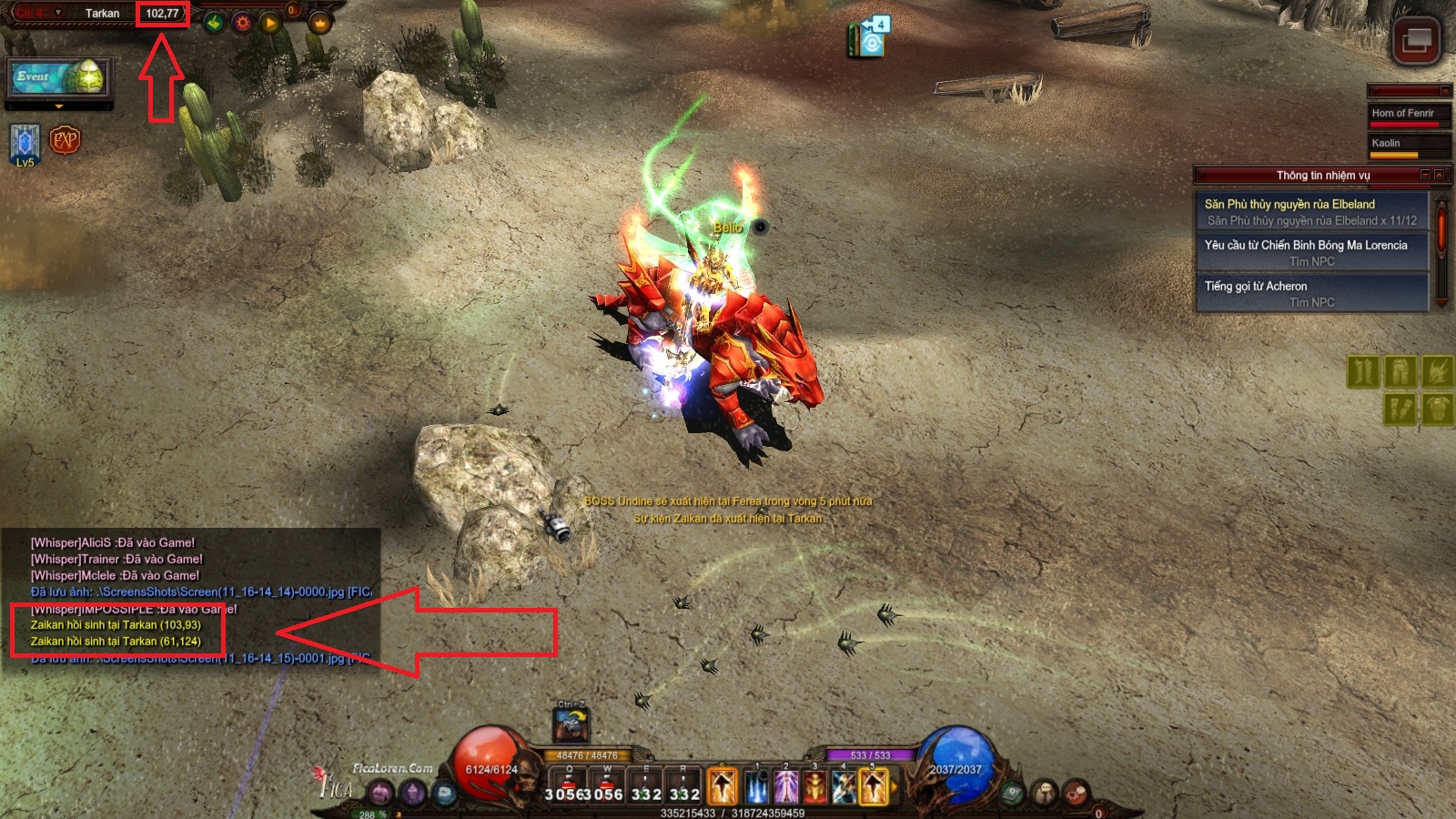Open the channel dropdown beside Tarkan
Viewport: 1456px width, 819px height.
(58, 13)
